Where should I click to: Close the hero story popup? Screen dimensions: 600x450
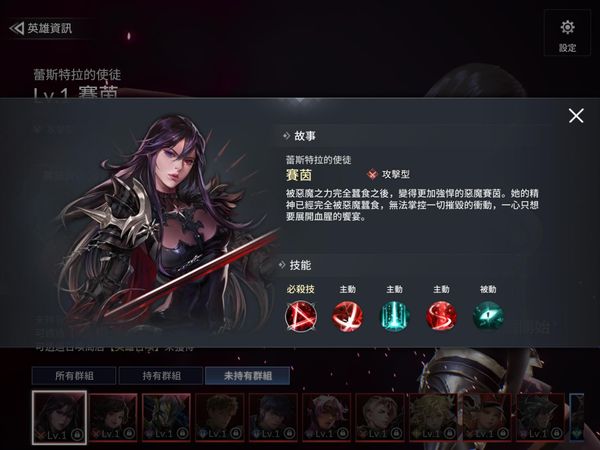[x=575, y=116]
